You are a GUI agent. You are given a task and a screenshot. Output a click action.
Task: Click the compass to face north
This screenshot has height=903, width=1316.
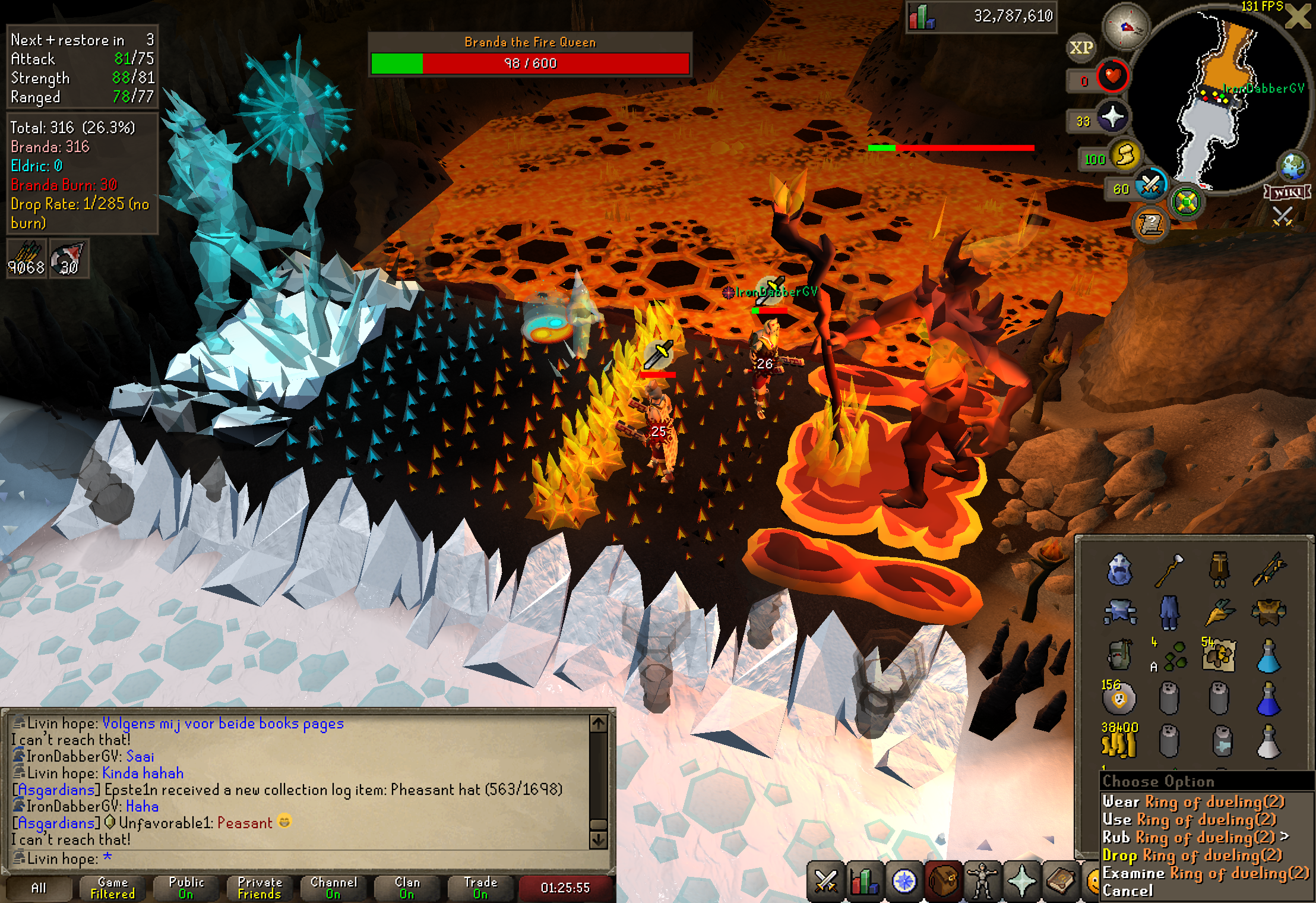tap(1125, 27)
